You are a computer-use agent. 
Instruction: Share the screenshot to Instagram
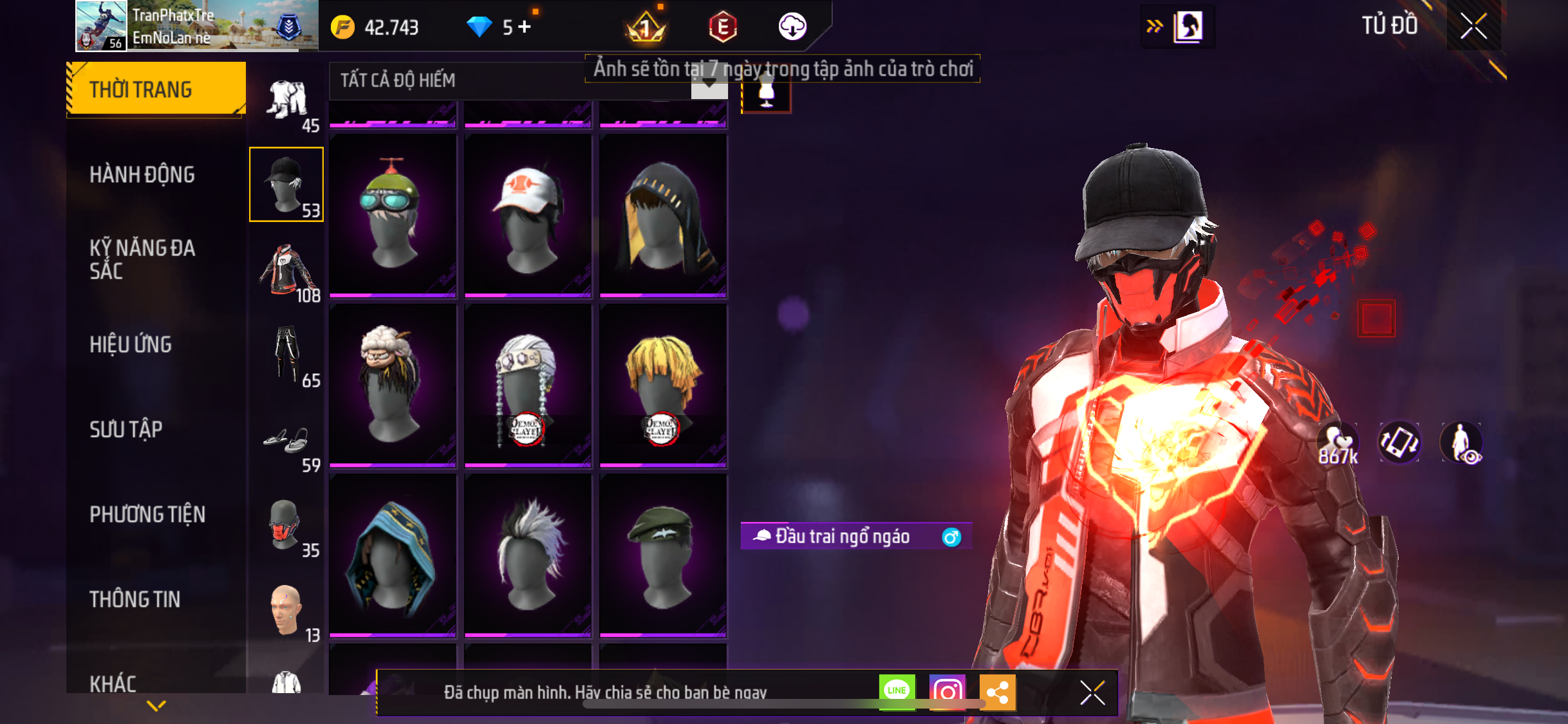(x=947, y=692)
